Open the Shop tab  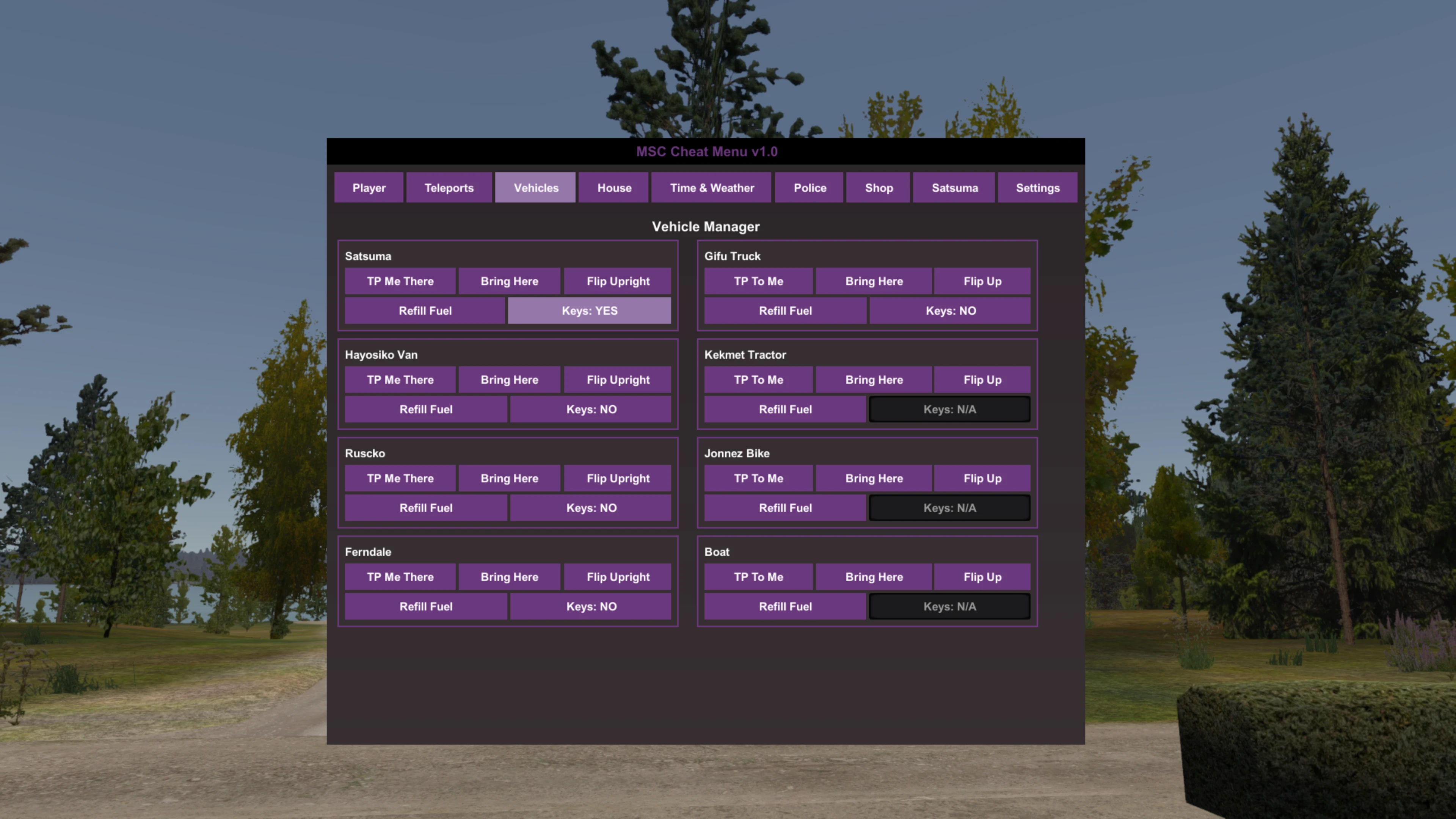pos(878,188)
